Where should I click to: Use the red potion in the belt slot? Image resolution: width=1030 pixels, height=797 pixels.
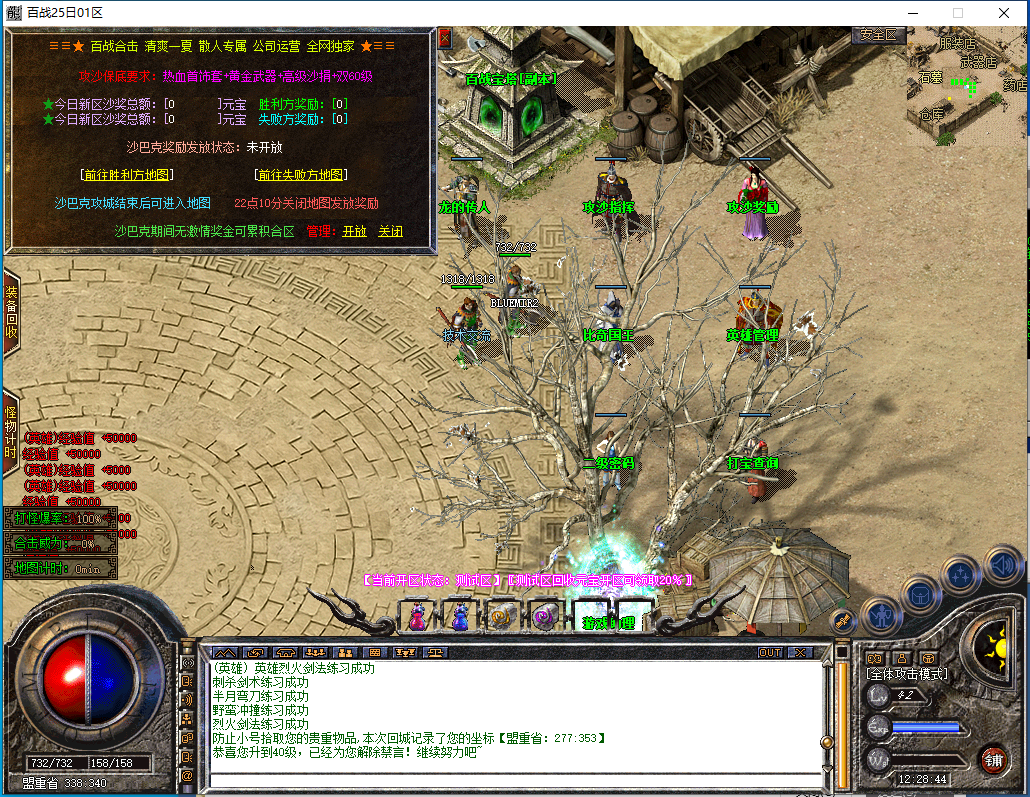(416, 616)
